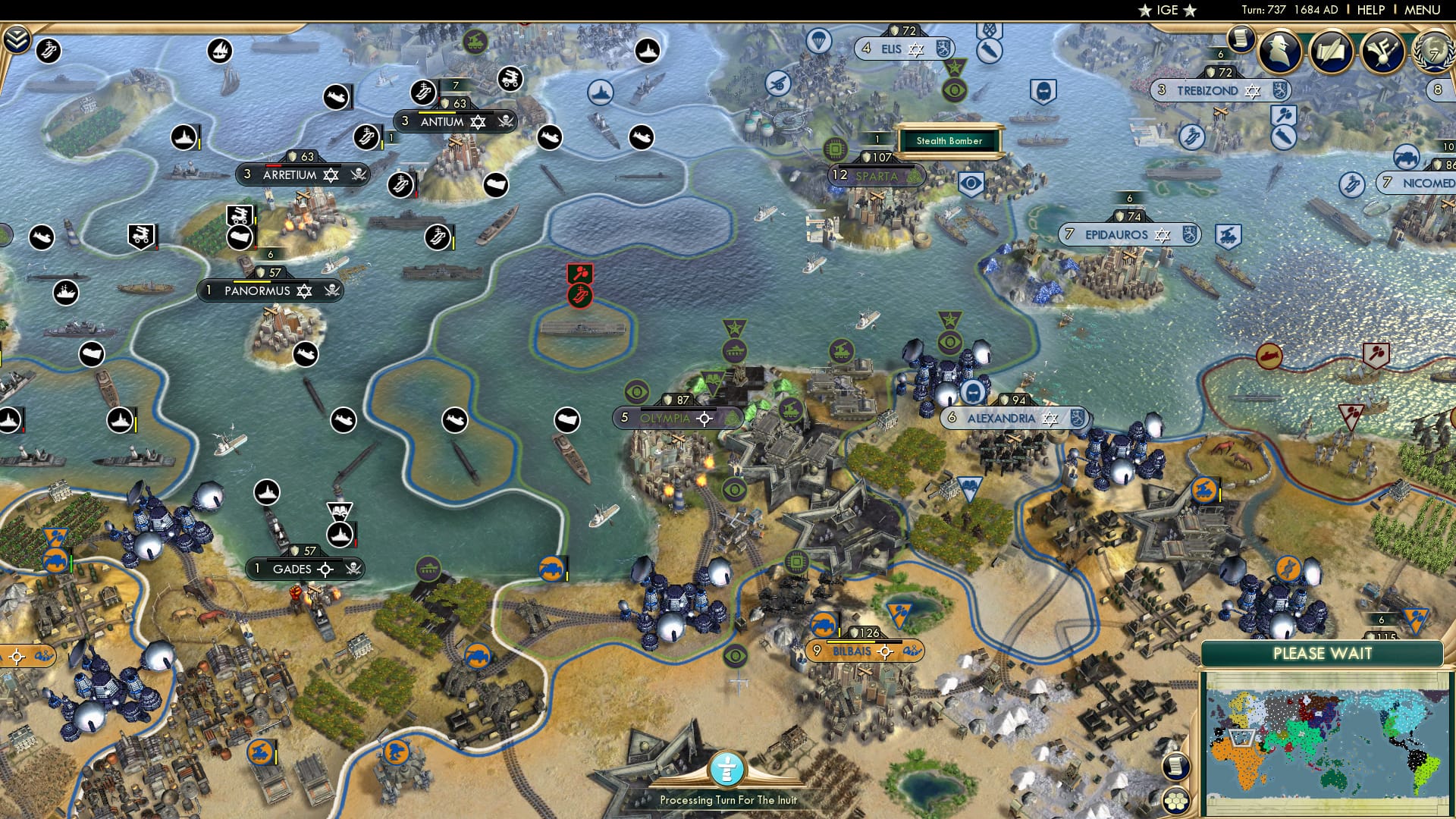Select the Stealth Bomber unit near Sparta

coord(949,141)
